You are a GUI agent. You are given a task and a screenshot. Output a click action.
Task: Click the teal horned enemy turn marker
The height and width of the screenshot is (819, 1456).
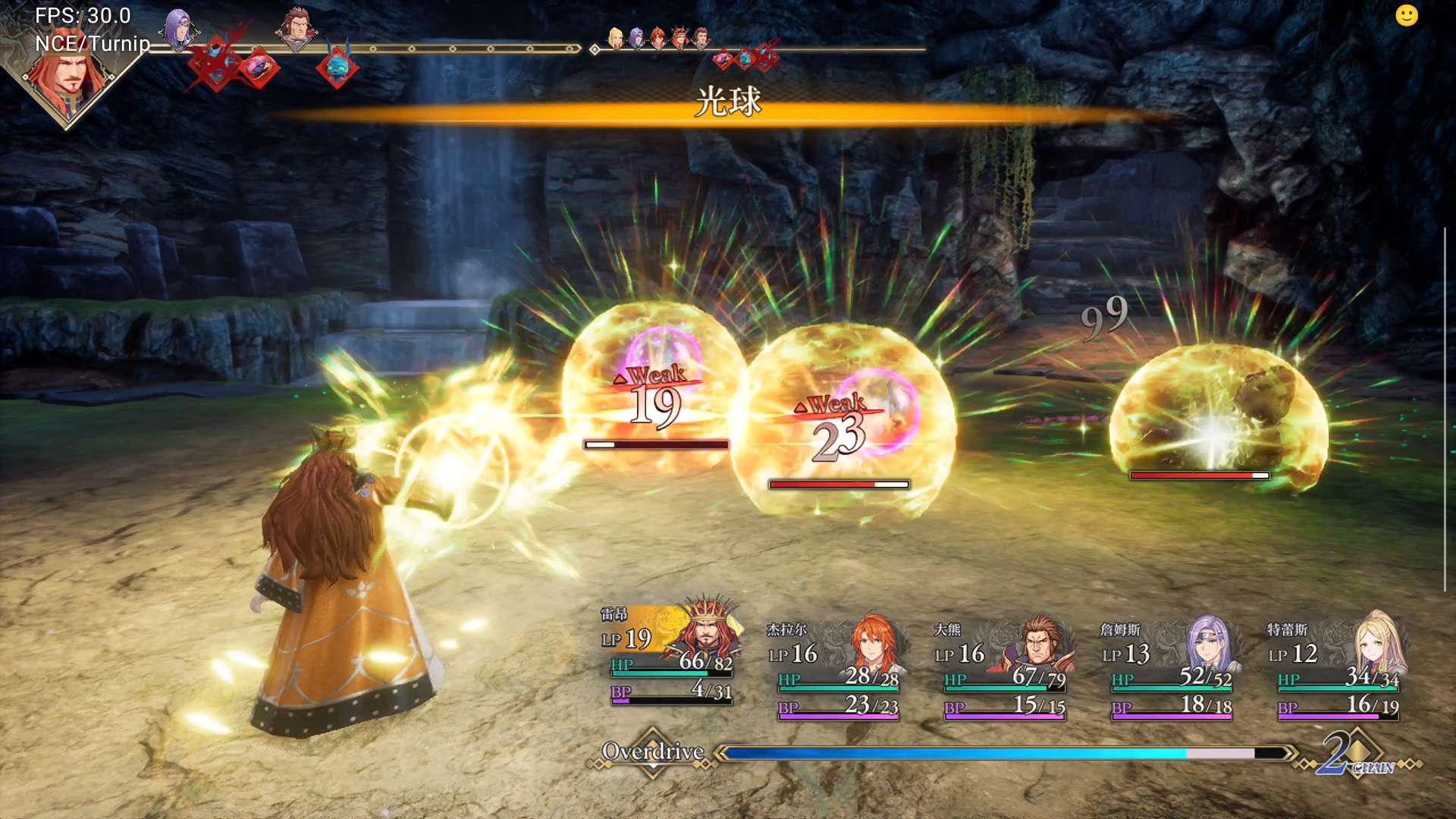point(337,67)
